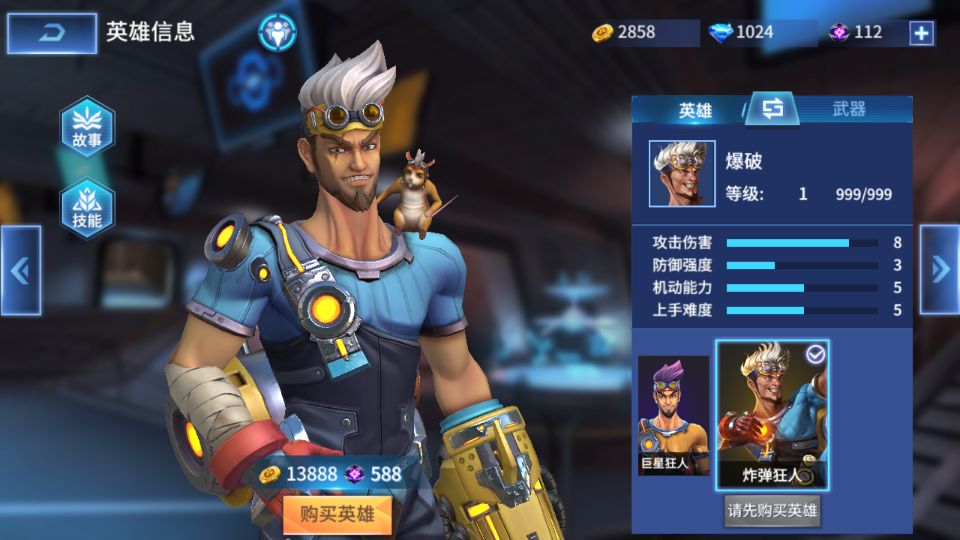Click the 爆破 hero portrait

tap(682, 173)
